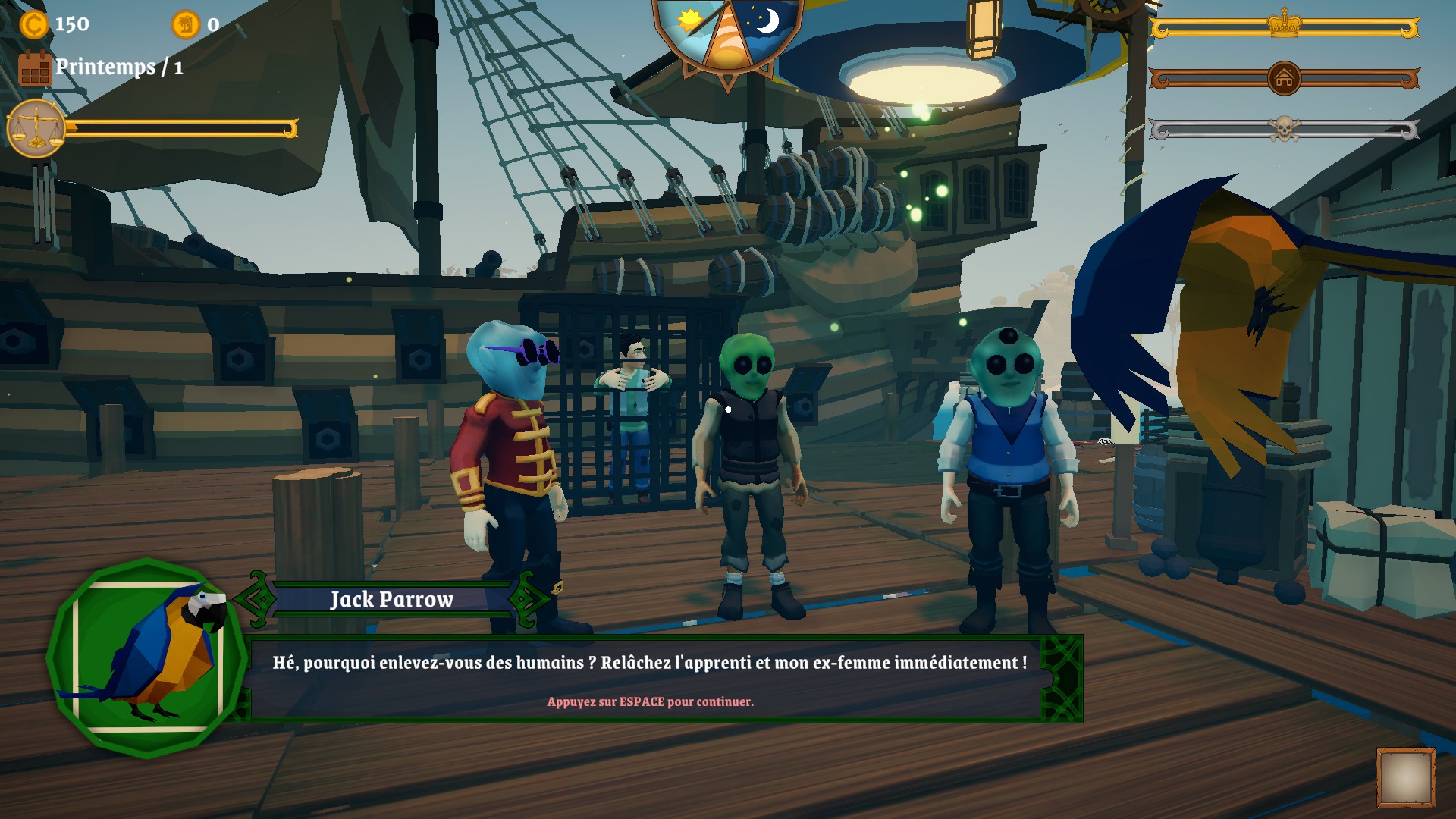Viewport: 1456px width, 819px height.
Task: Open the calendar icon beside Printemps
Action: 34,68
